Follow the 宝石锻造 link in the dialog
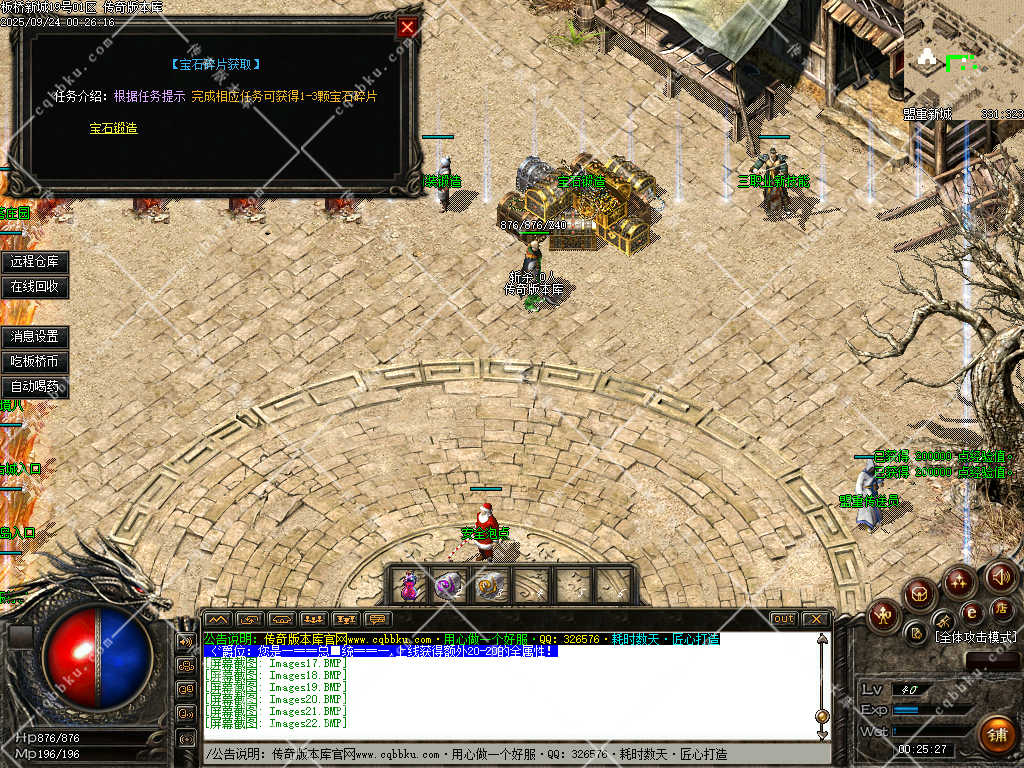1024x768 pixels. [x=113, y=128]
